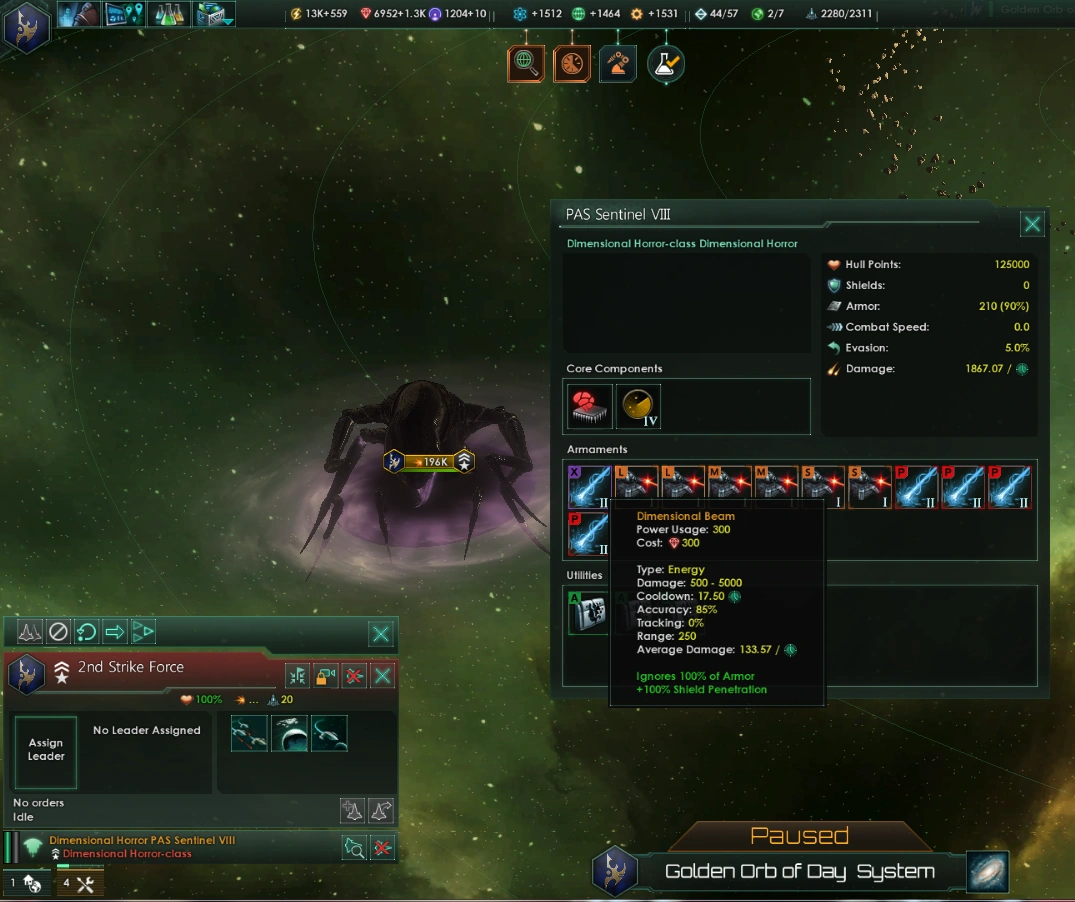Choose the move arrow fleet command
This screenshot has height=902, width=1075.
pos(114,632)
